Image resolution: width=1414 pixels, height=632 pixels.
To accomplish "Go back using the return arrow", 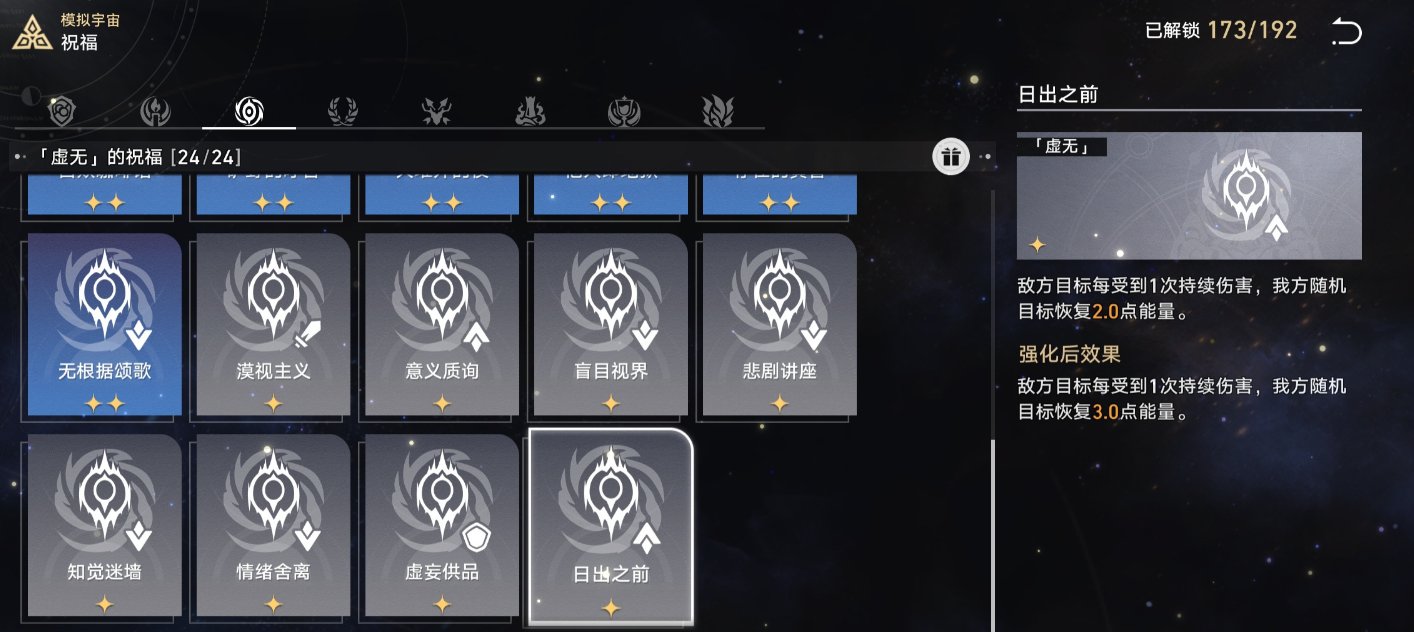I will pos(1346,33).
